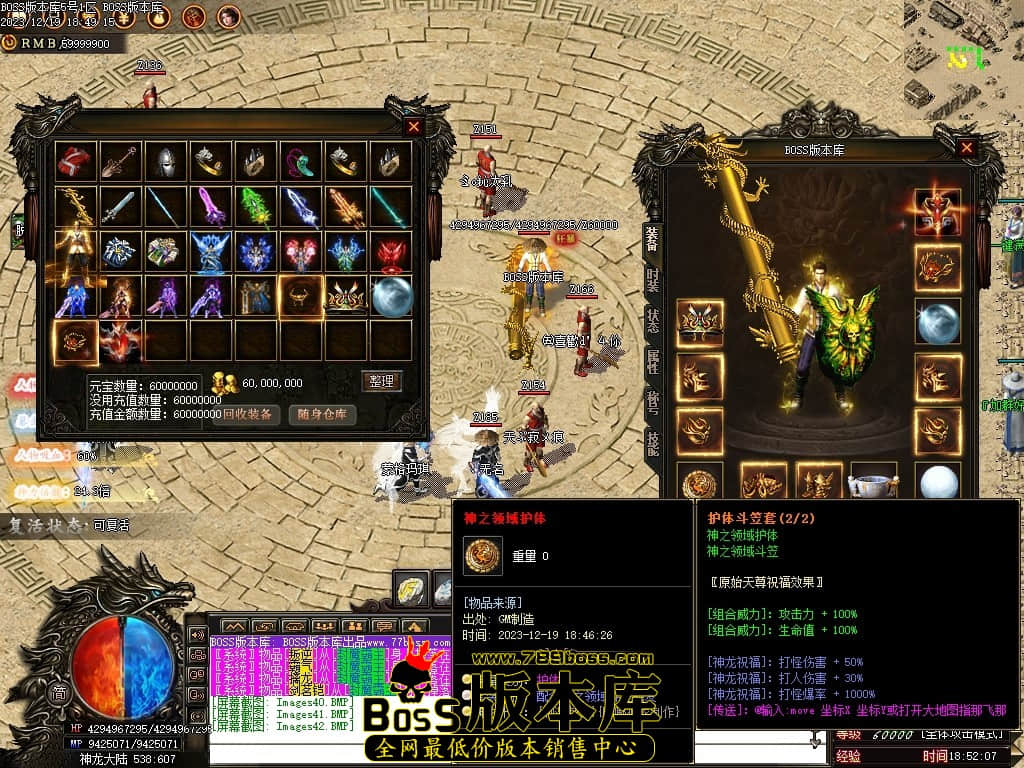Switch to the 时装 fashion tab
This screenshot has width=1024, height=768.
(x=652, y=279)
